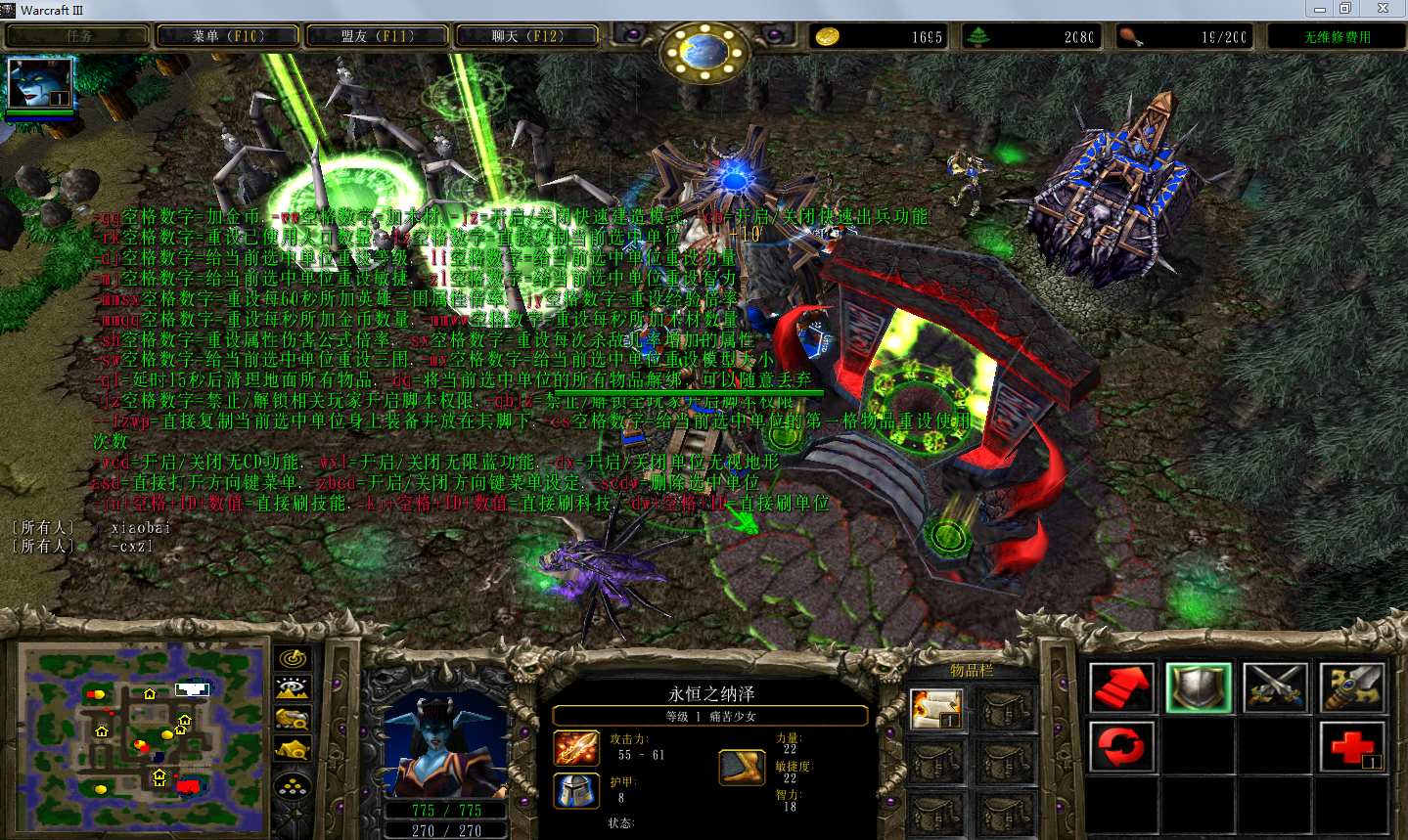The image size is (1408, 840).
Task: Open the 盟友 (F11) allies panel
Action: (378, 36)
